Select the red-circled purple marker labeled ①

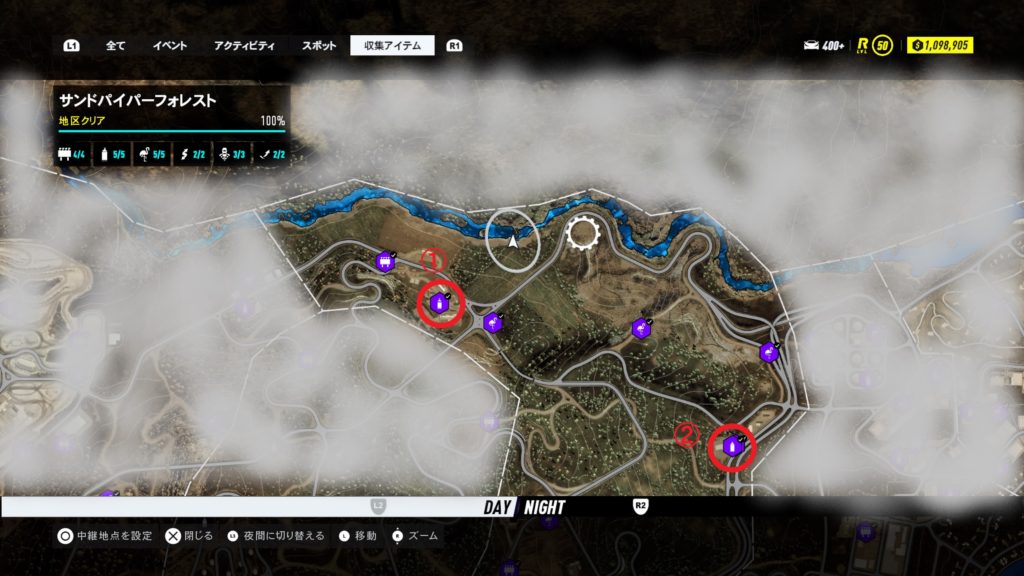tap(439, 303)
